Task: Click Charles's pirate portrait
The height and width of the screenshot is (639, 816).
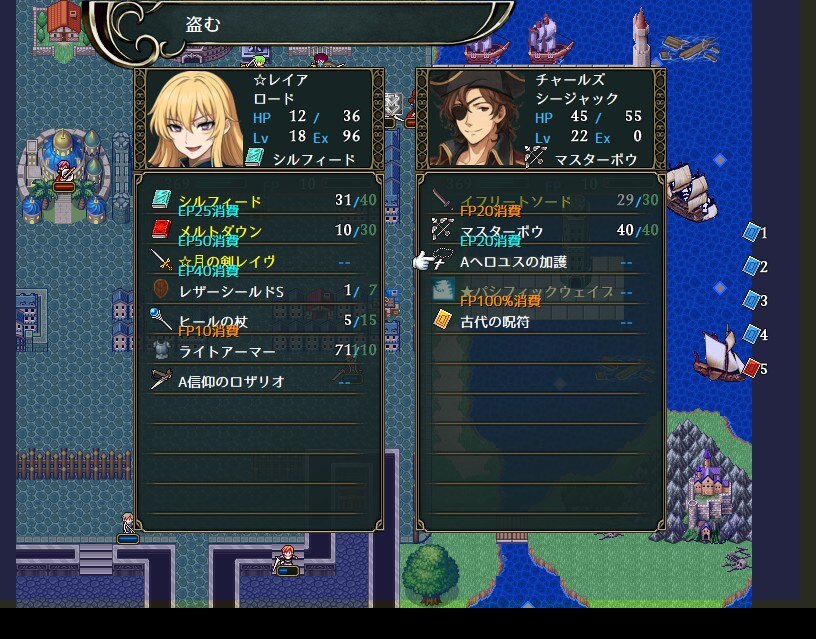Action: [x=477, y=121]
